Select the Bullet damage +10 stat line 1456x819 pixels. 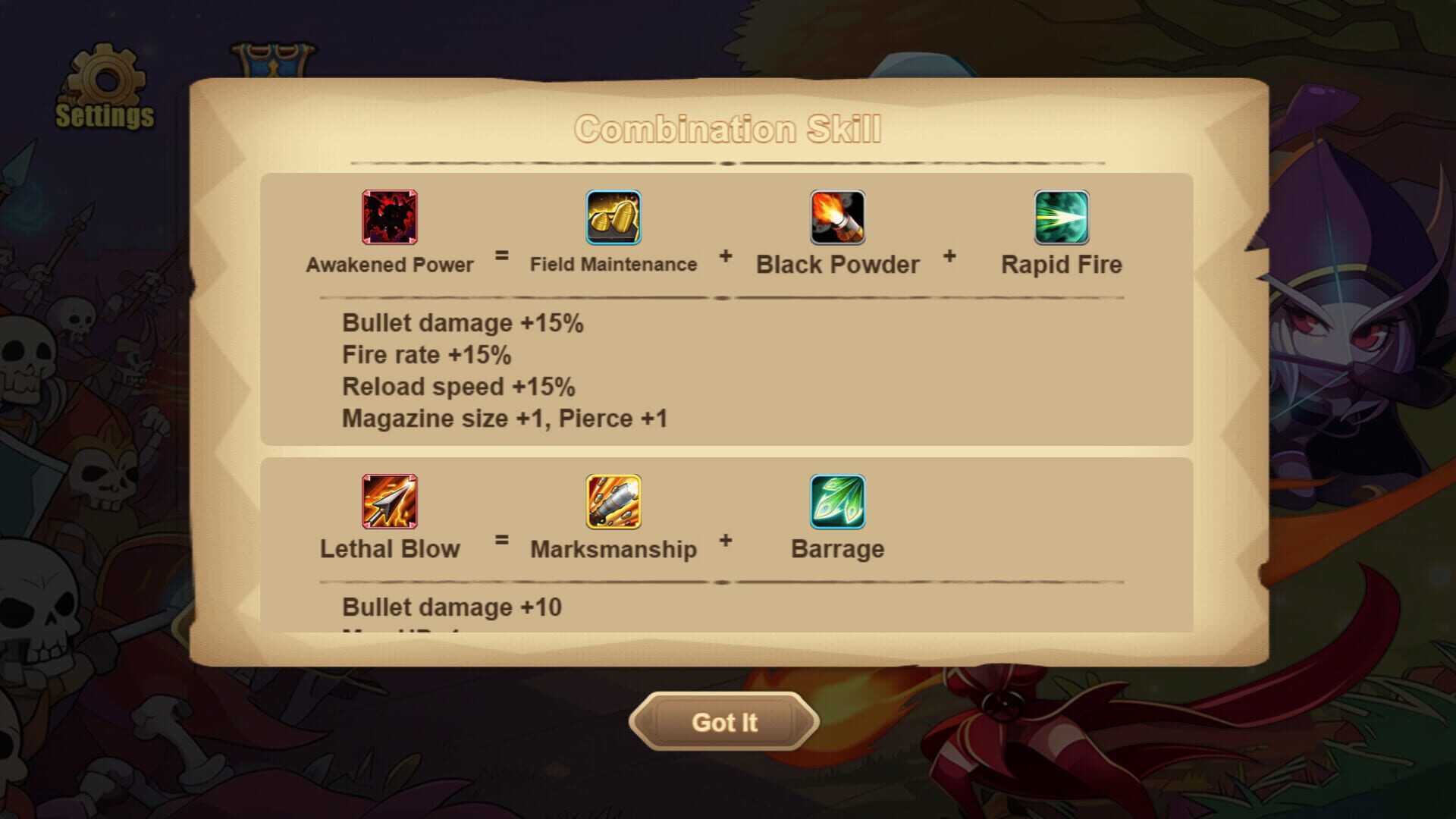pos(452,607)
